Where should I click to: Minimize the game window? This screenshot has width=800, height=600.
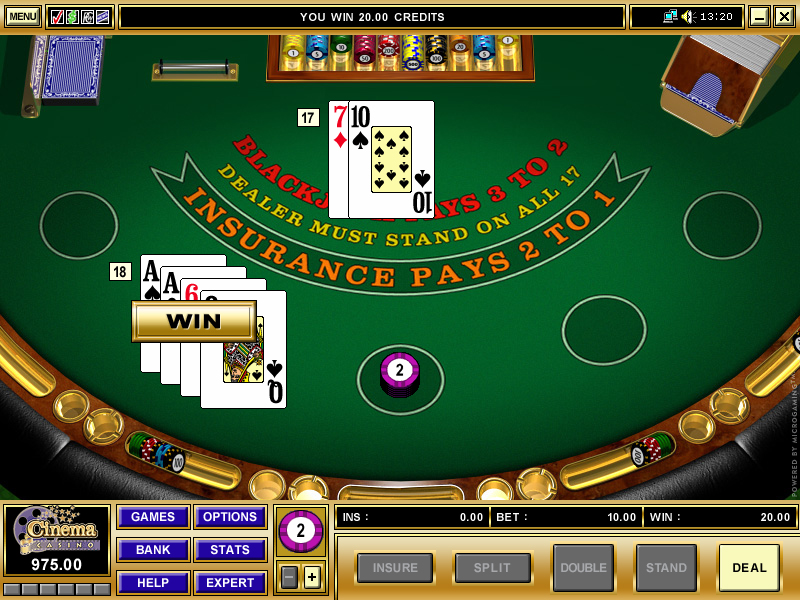(759, 16)
